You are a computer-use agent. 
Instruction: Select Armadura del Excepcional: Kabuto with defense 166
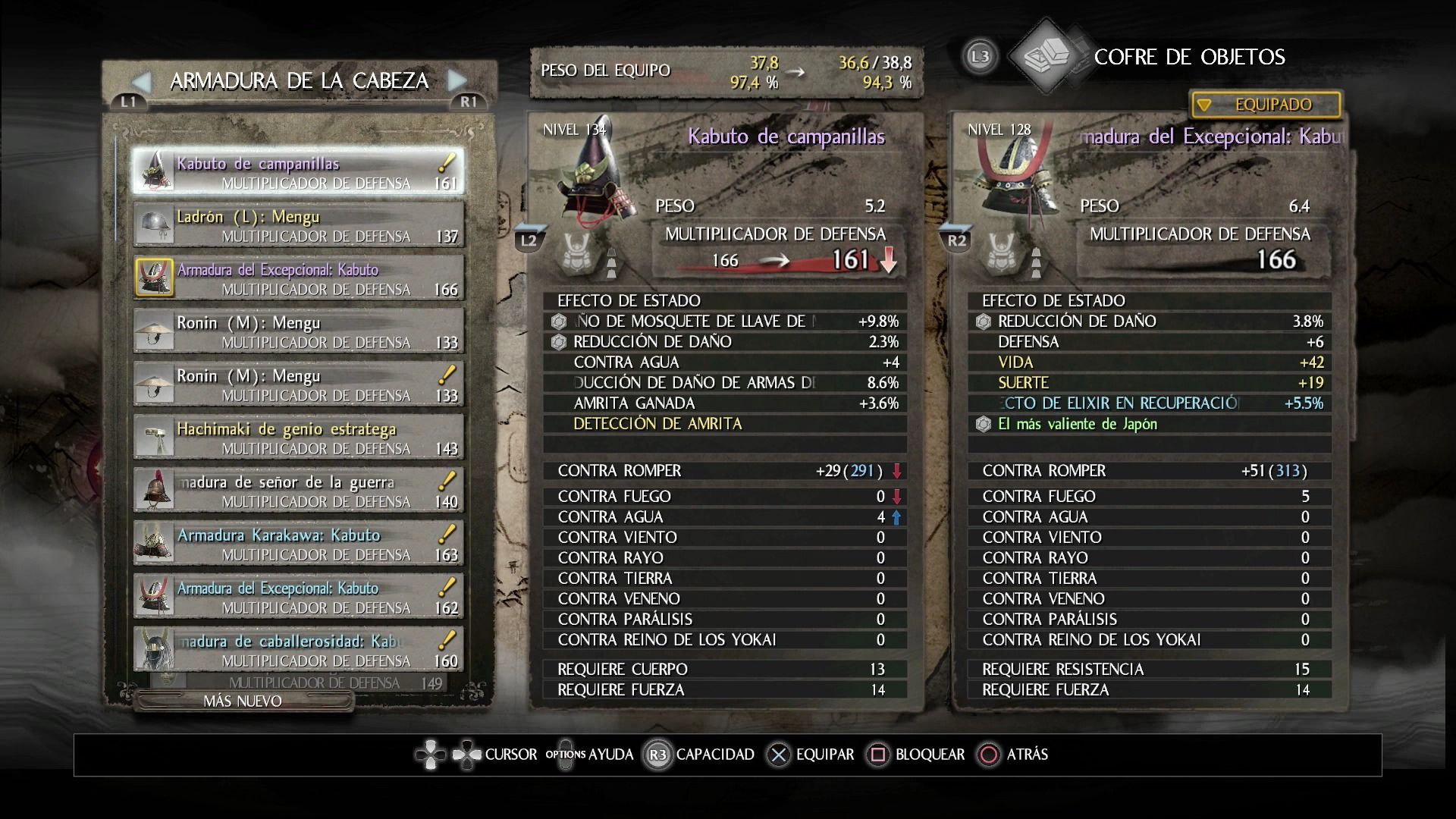[298, 278]
